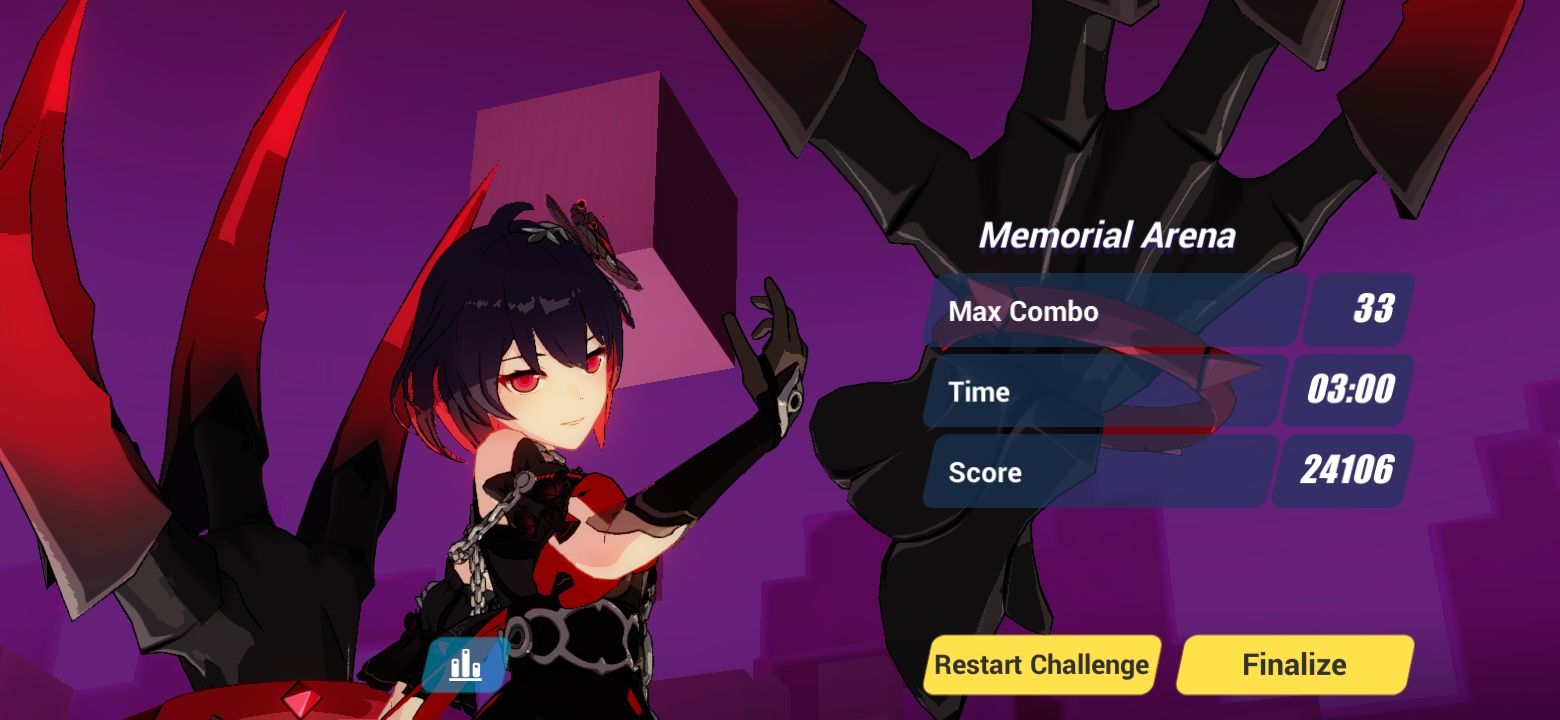This screenshot has width=1560, height=720.
Task: Tap Max Combo row to highlight it
Action: [x=1100, y=311]
